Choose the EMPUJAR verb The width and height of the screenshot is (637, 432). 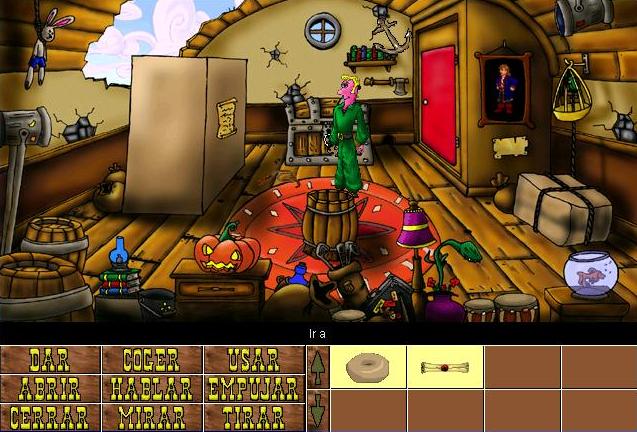tap(252, 388)
